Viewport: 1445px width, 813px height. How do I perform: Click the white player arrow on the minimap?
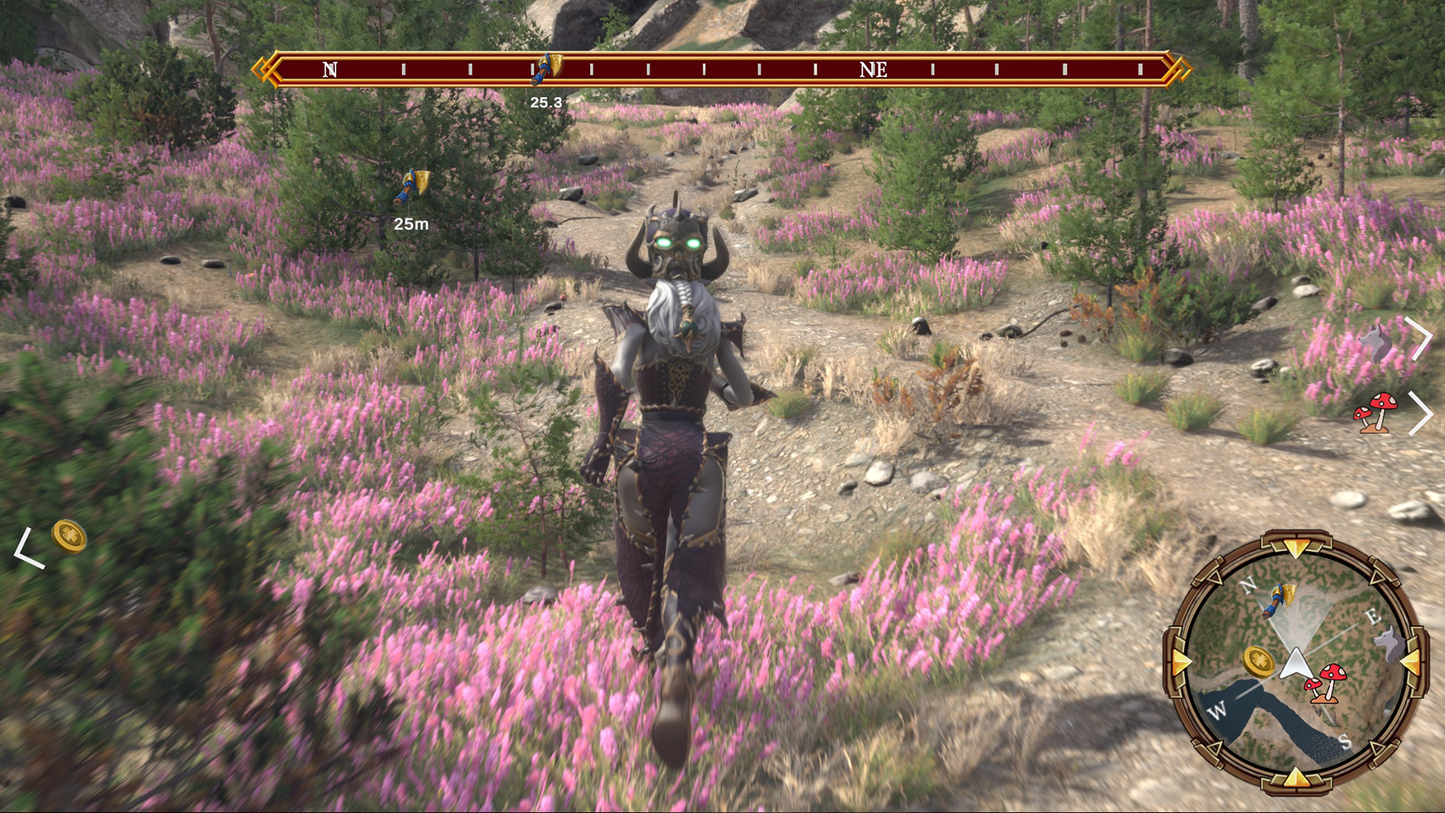(1297, 662)
